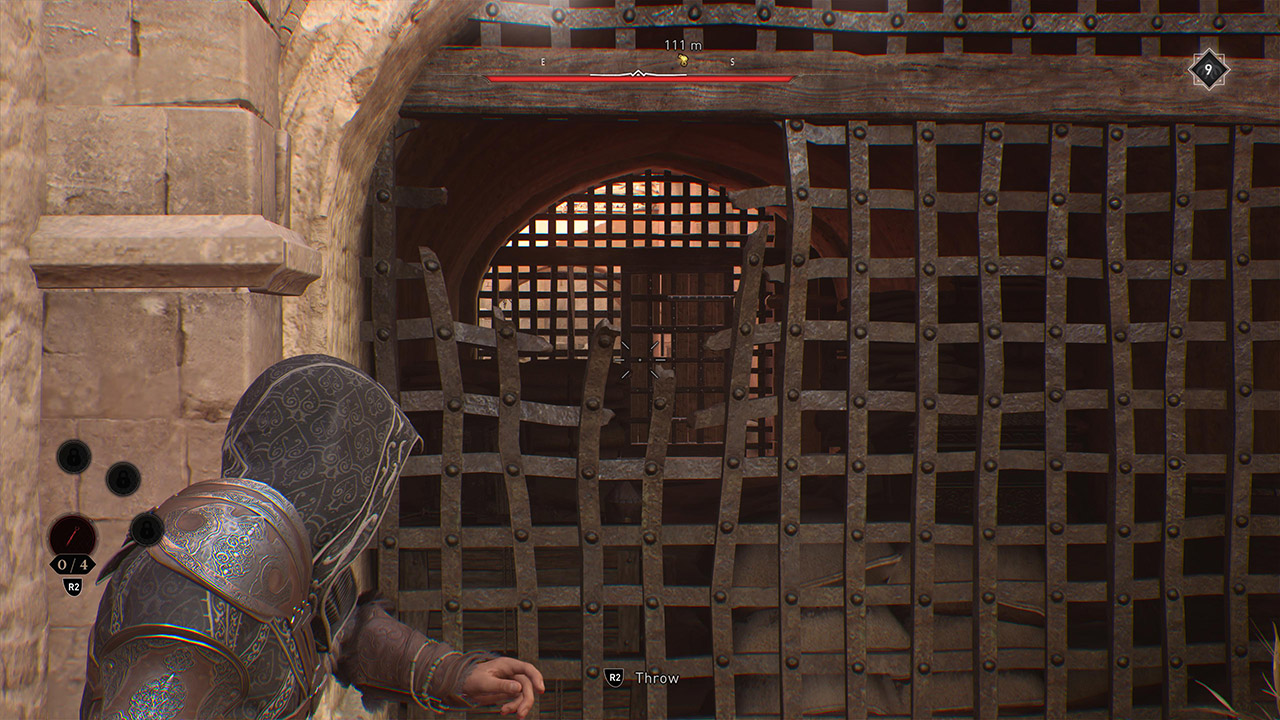Click the E marker on the compass
The height and width of the screenshot is (720, 1280).
point(542,62)
